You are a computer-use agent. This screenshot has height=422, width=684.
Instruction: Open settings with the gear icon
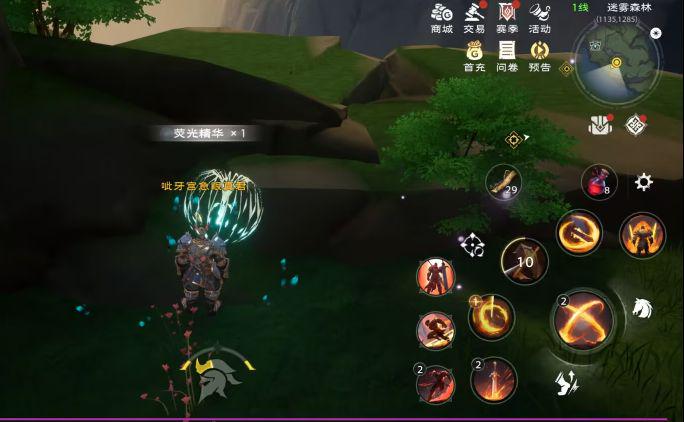click(x=643, y=182)
